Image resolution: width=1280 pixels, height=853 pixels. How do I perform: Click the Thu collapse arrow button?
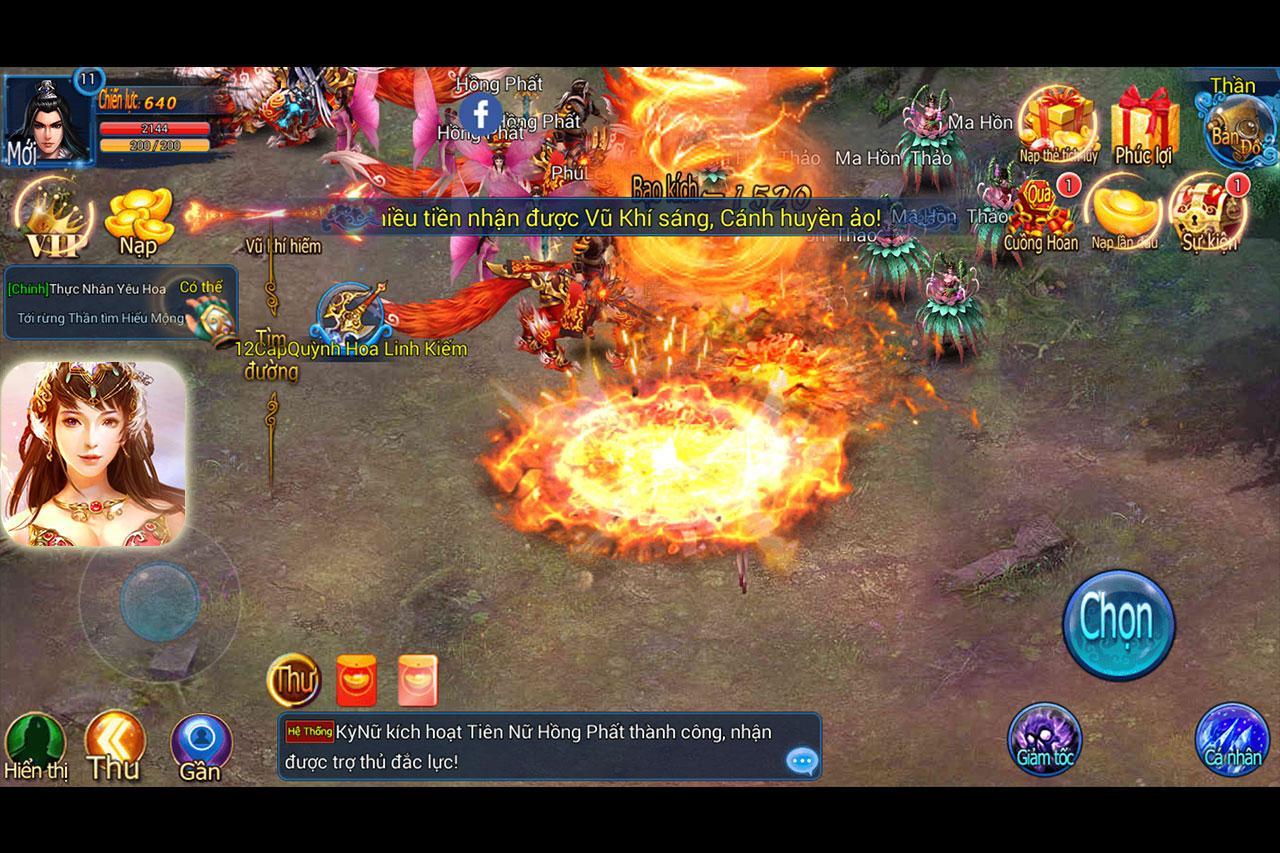114,746
